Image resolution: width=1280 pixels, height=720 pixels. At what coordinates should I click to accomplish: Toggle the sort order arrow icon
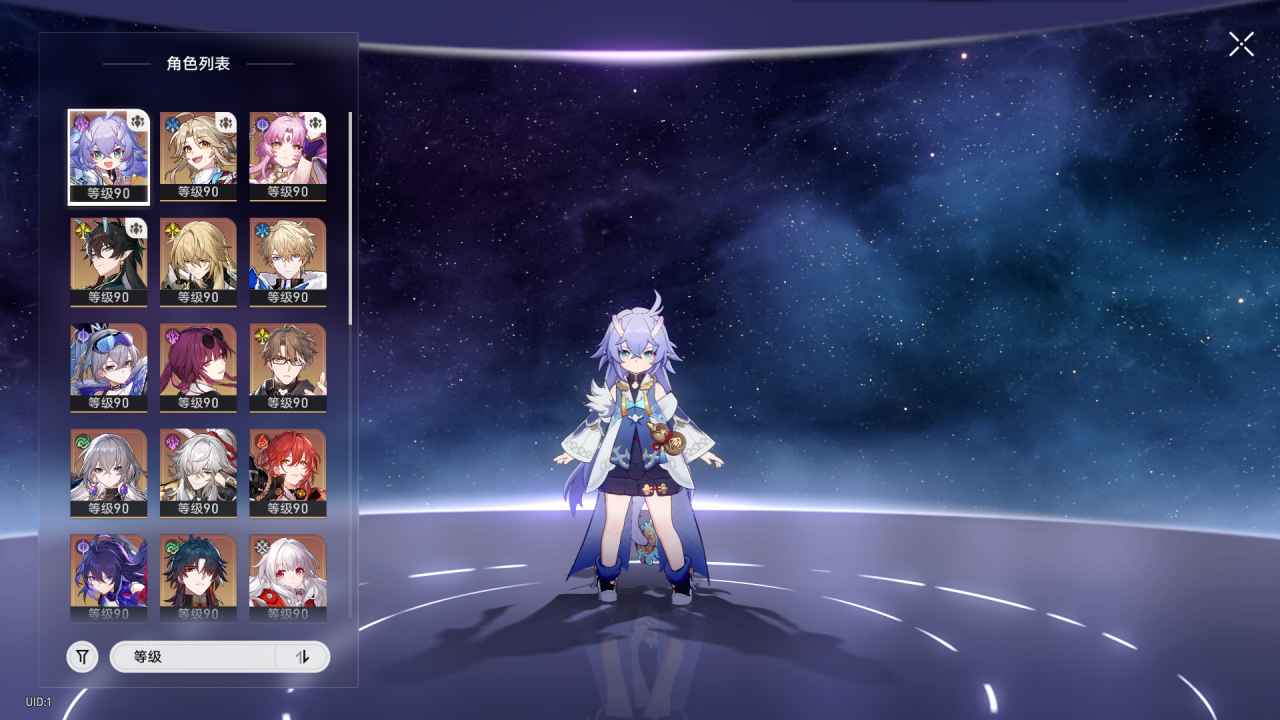coord(303,656)
